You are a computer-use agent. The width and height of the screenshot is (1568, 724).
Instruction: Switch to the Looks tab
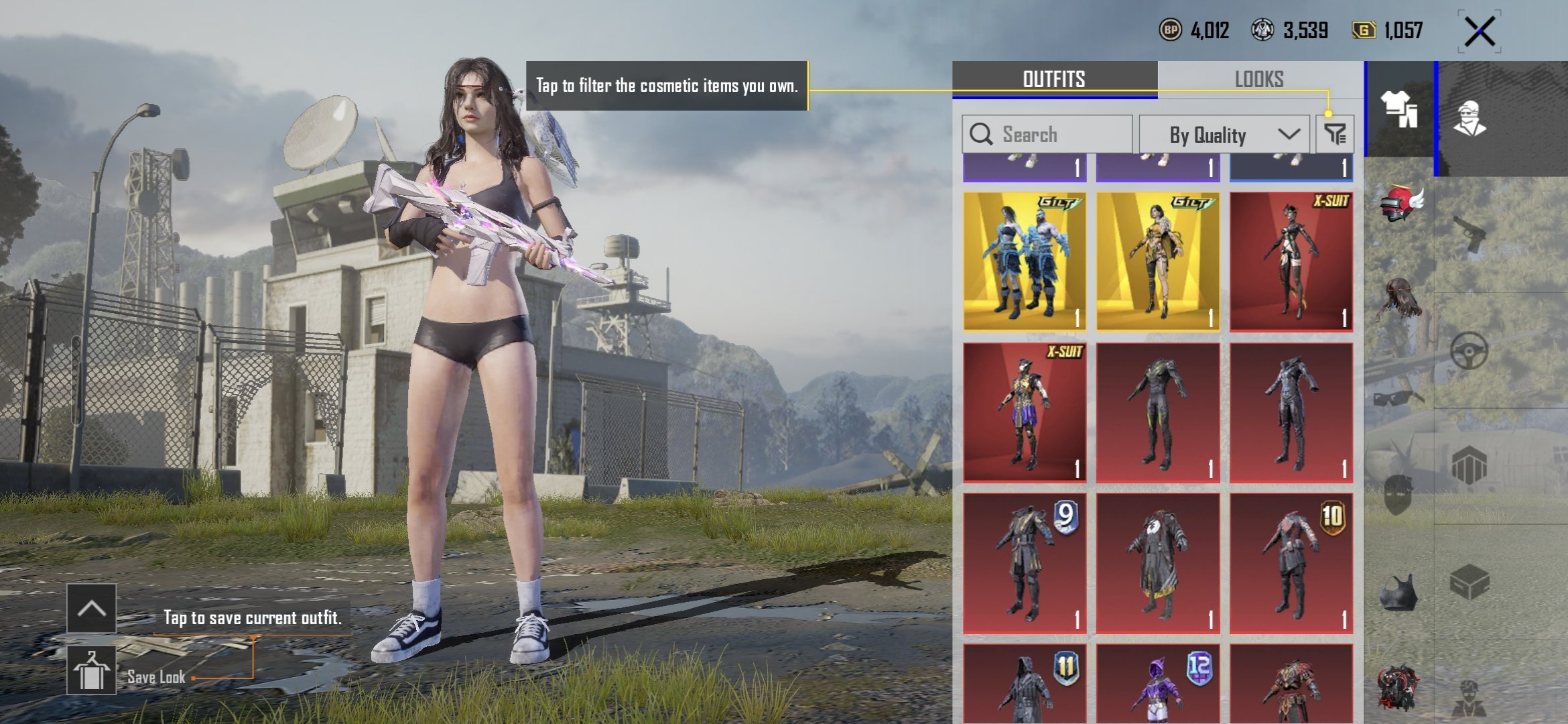[1259, 79]
